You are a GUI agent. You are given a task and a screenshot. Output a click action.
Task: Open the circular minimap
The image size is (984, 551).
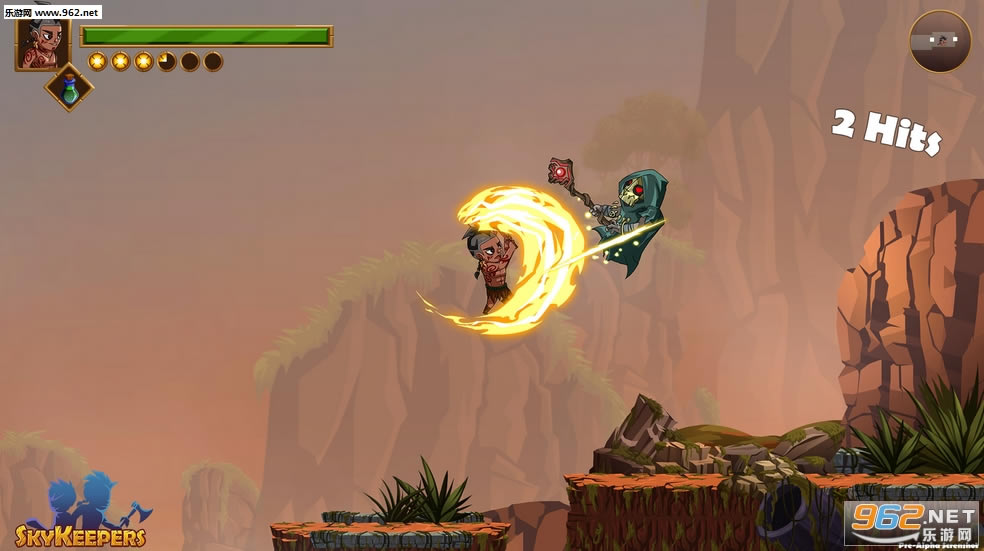click(x=939, y=41)
